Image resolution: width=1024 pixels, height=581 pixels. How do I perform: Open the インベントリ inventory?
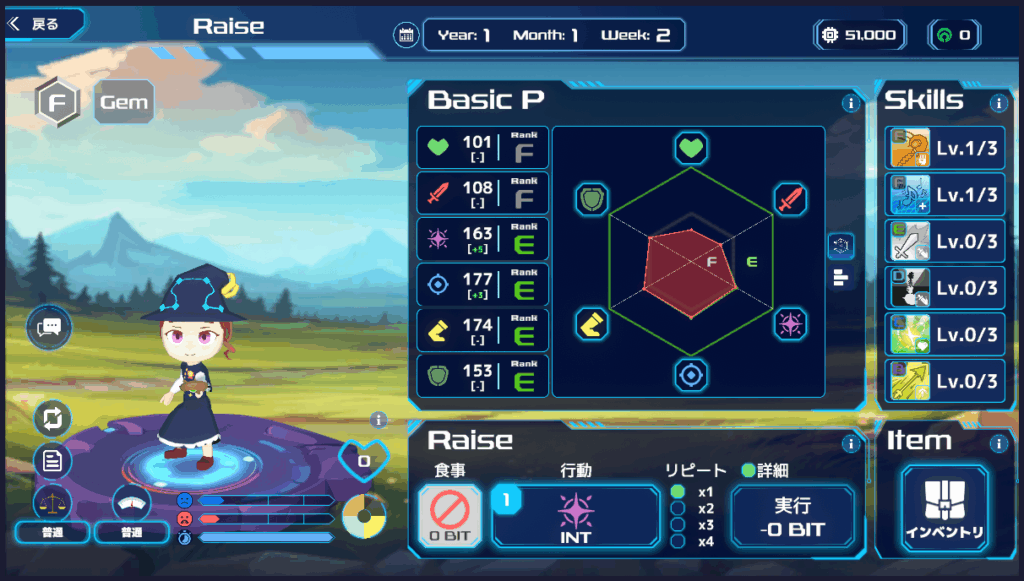click(x=944, y=509)
